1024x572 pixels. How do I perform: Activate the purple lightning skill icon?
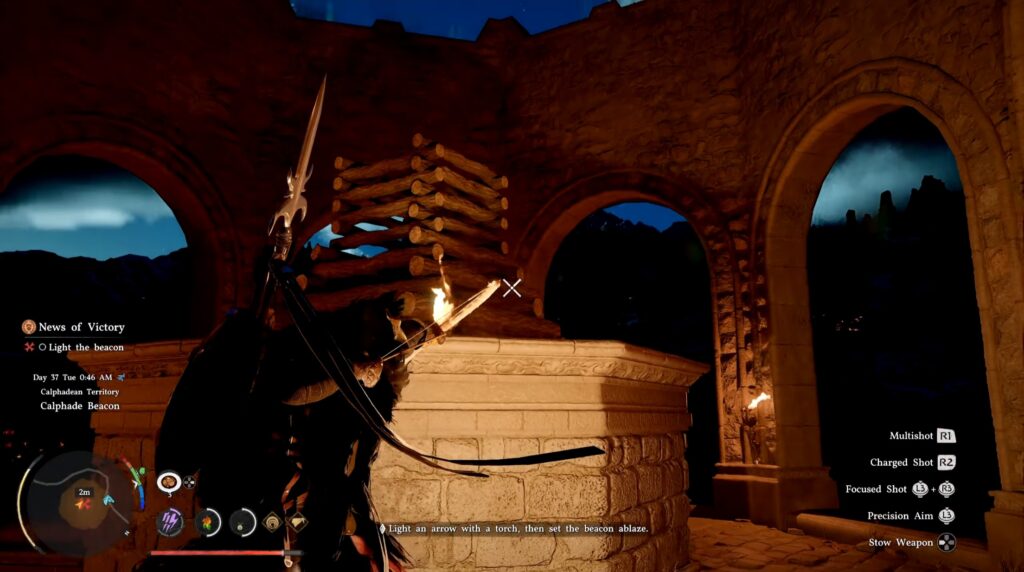click(x=170, y=521)
